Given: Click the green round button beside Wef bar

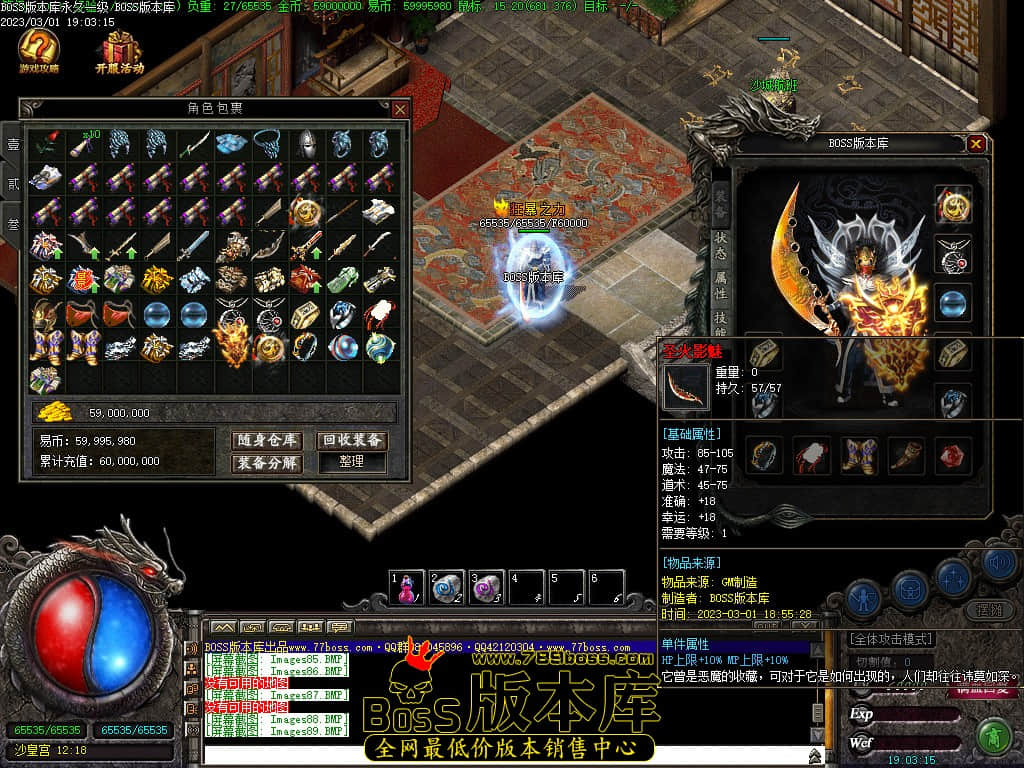Looking at the screenshot, I should pyautogui.click(x=992, y=738).
